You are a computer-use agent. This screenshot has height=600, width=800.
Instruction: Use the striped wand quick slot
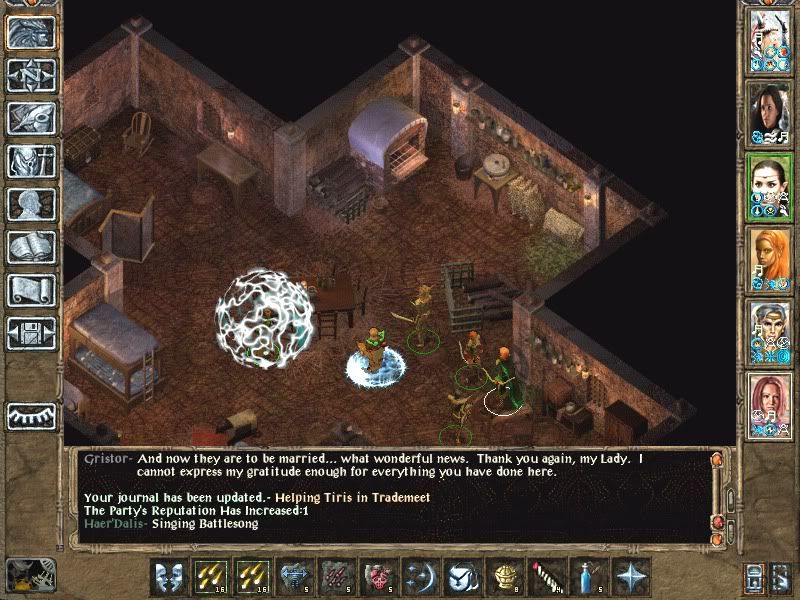click(x=547, y=577)
